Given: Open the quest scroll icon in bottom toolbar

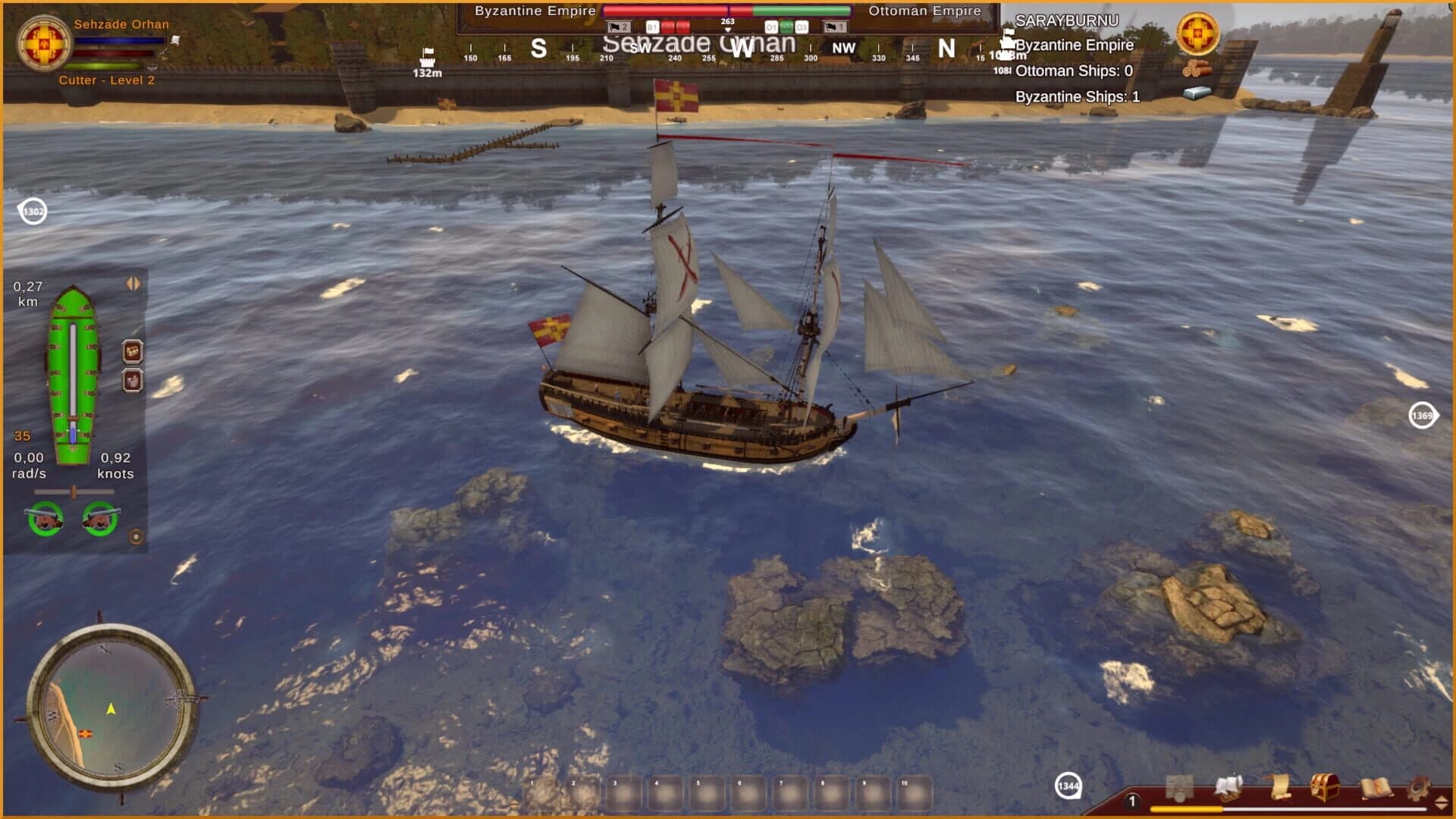Looking at the screenshot, I should pyautogui.click(x=1282, y=787).
